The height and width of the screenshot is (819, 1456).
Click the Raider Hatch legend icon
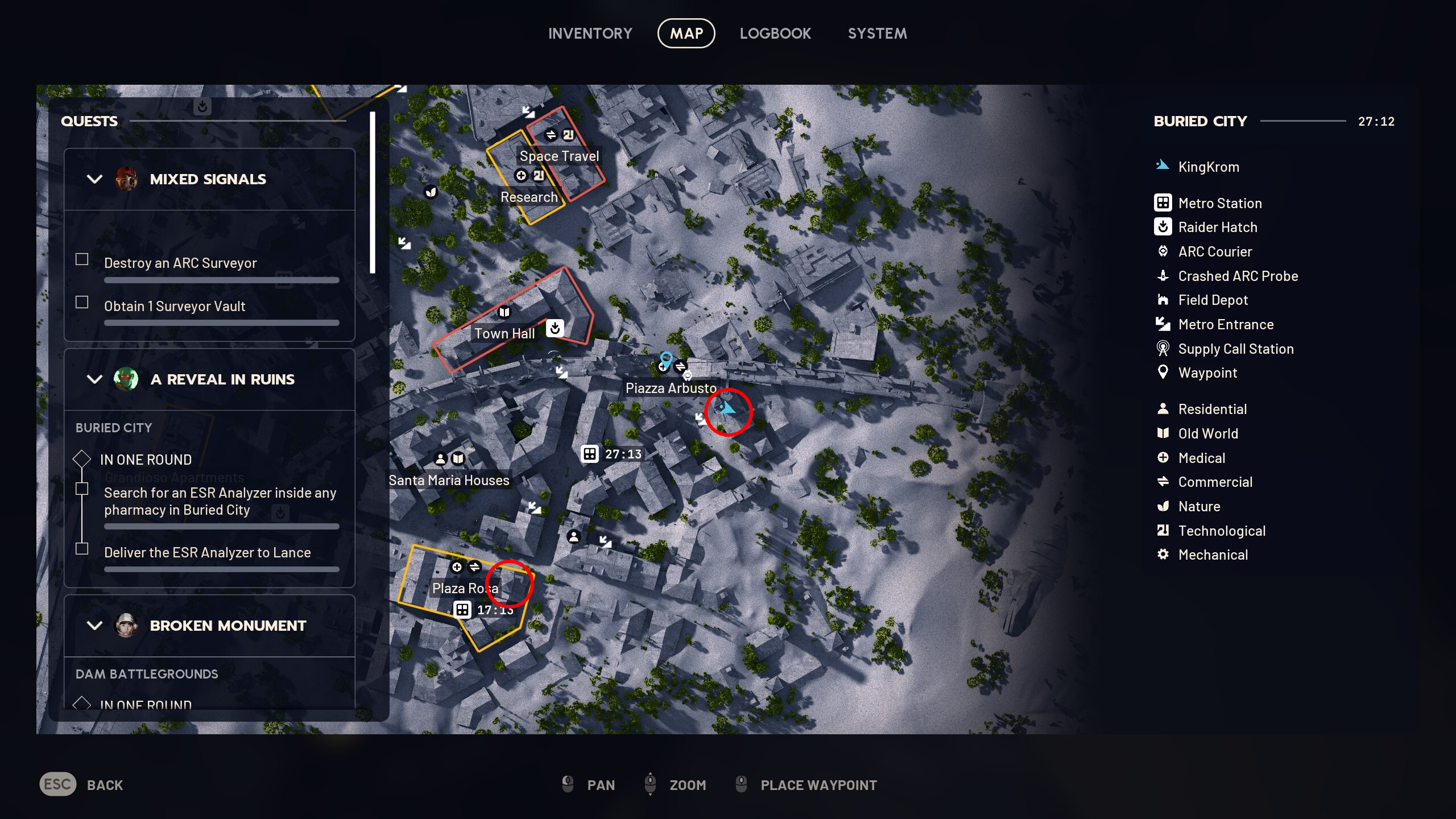point(1163,227)
